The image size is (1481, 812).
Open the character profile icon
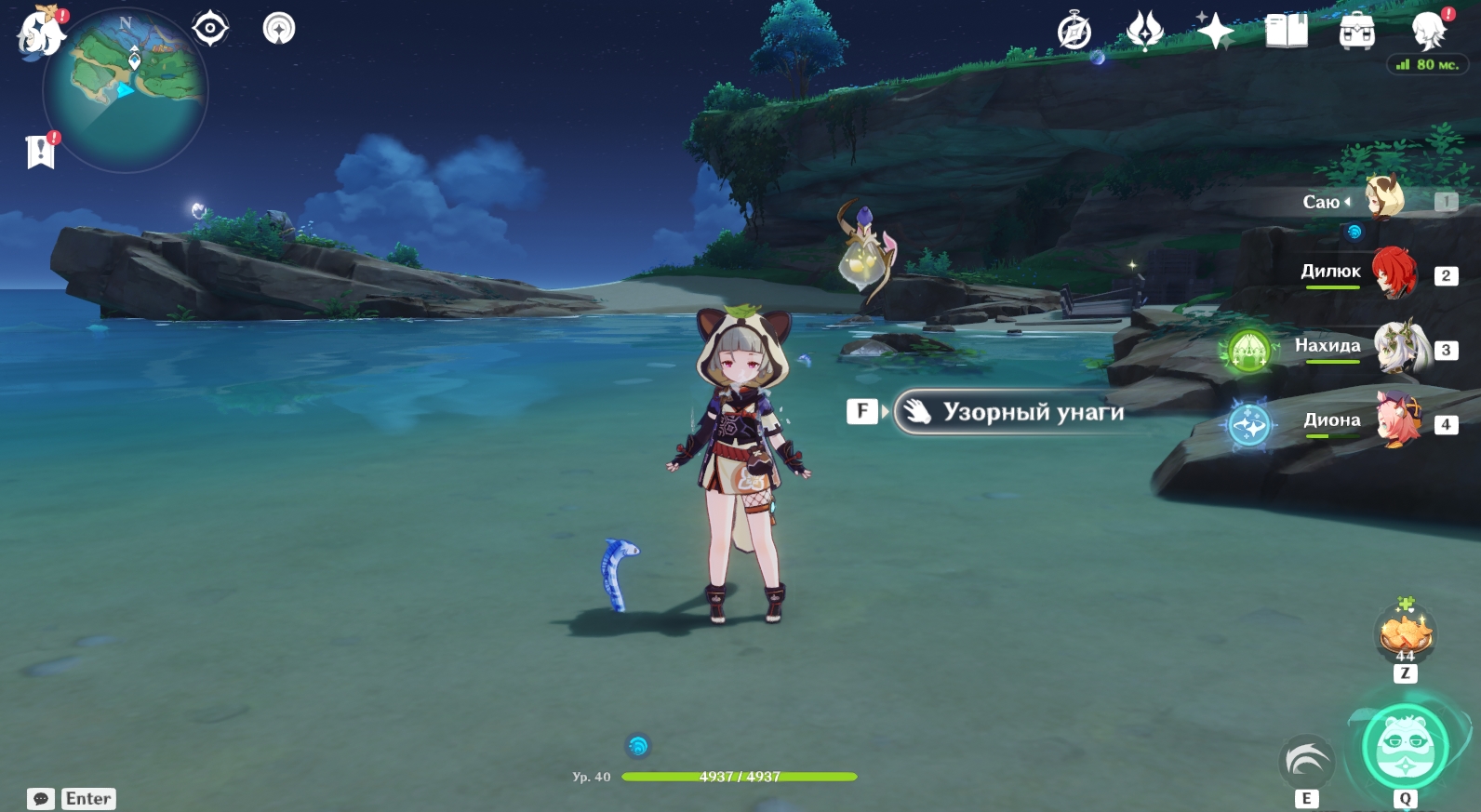click(1427, 32)
